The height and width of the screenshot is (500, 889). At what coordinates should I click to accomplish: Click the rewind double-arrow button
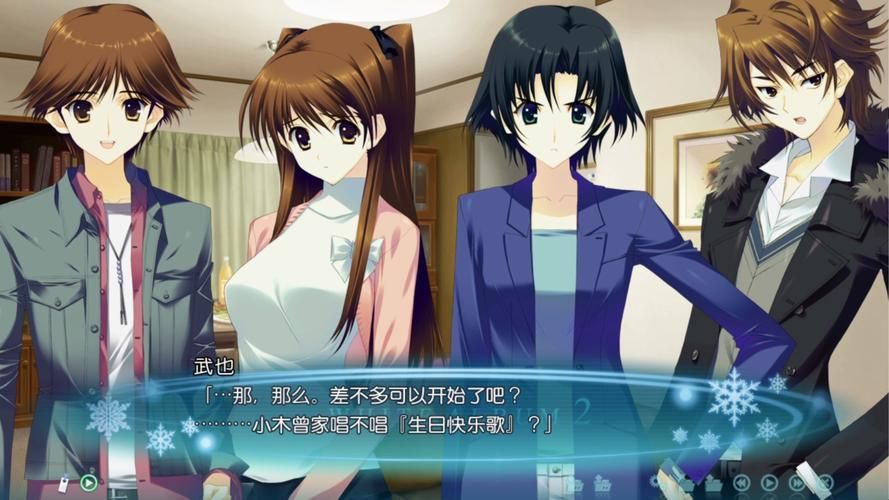(740, 483)
